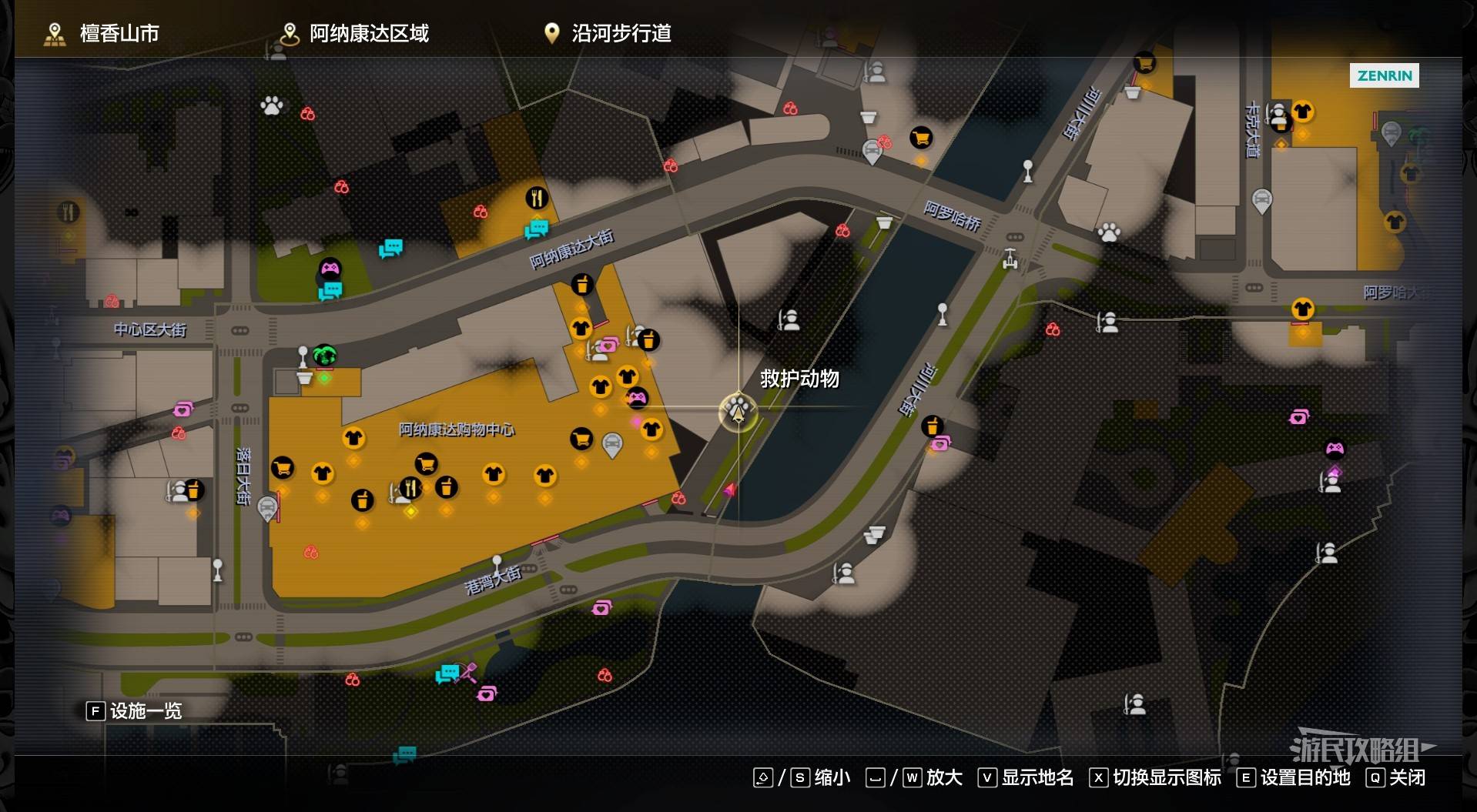The height and width of the screenshot is (812, 1477).
Task: Select the white paw print in the northwest
Action: (271, 105)
